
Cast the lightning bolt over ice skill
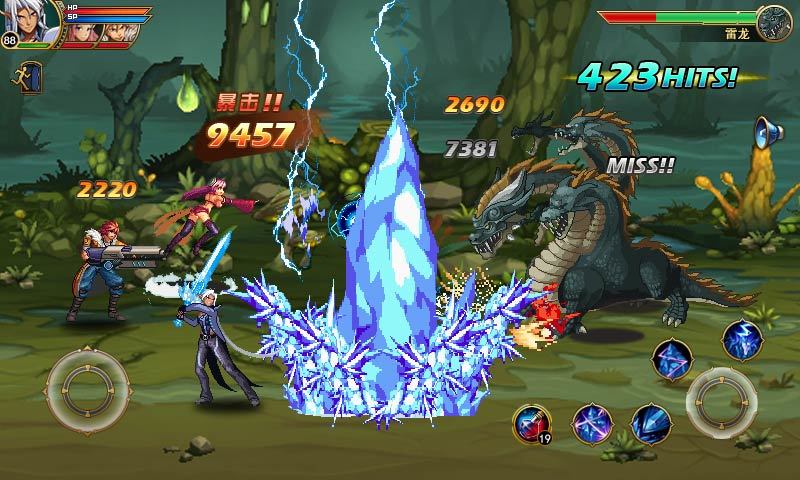coord(742,338)
